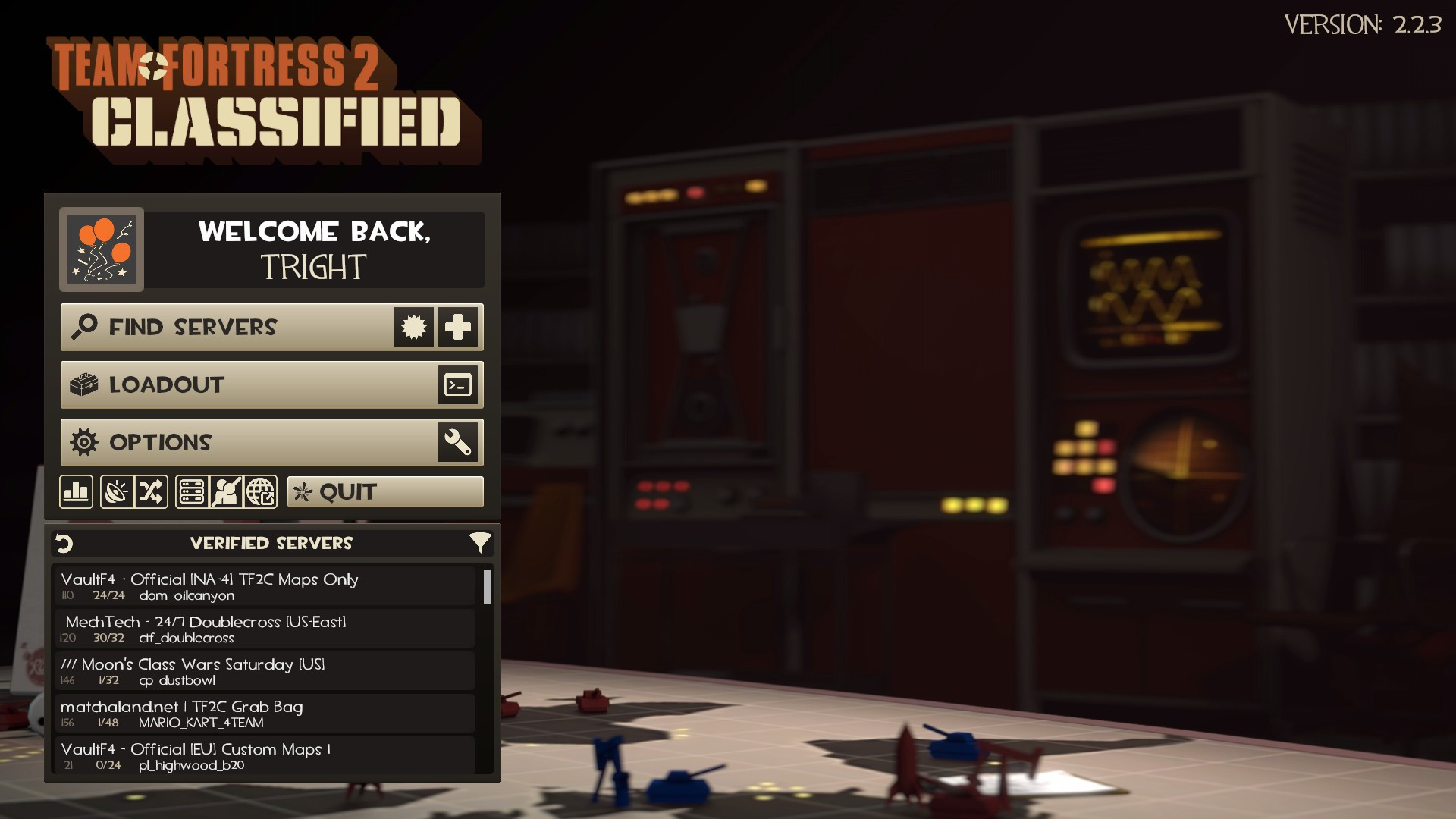Click the training mentor icon
1456x819 pixels.
(225, 491)
